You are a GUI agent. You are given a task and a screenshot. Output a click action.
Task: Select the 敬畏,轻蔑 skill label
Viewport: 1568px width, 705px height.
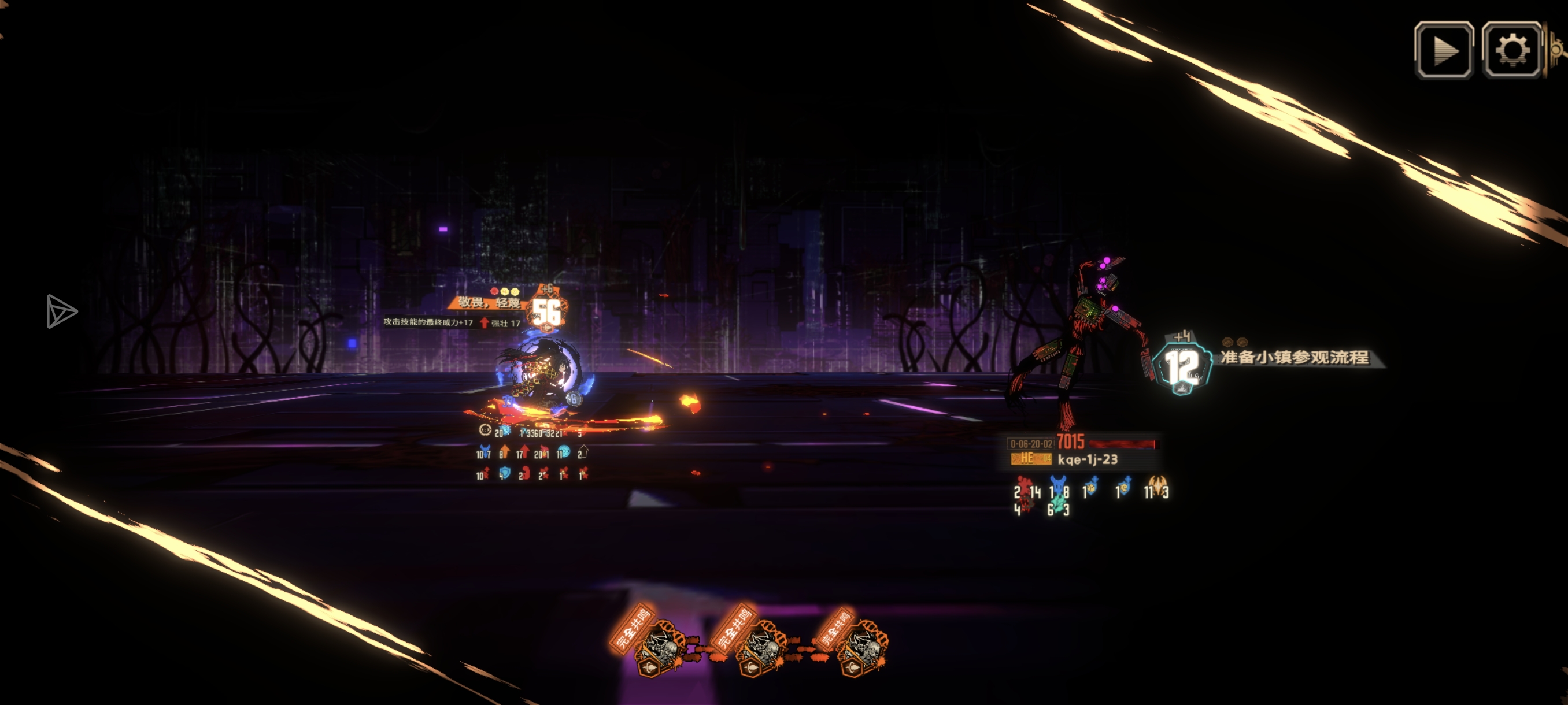(489, 302)
